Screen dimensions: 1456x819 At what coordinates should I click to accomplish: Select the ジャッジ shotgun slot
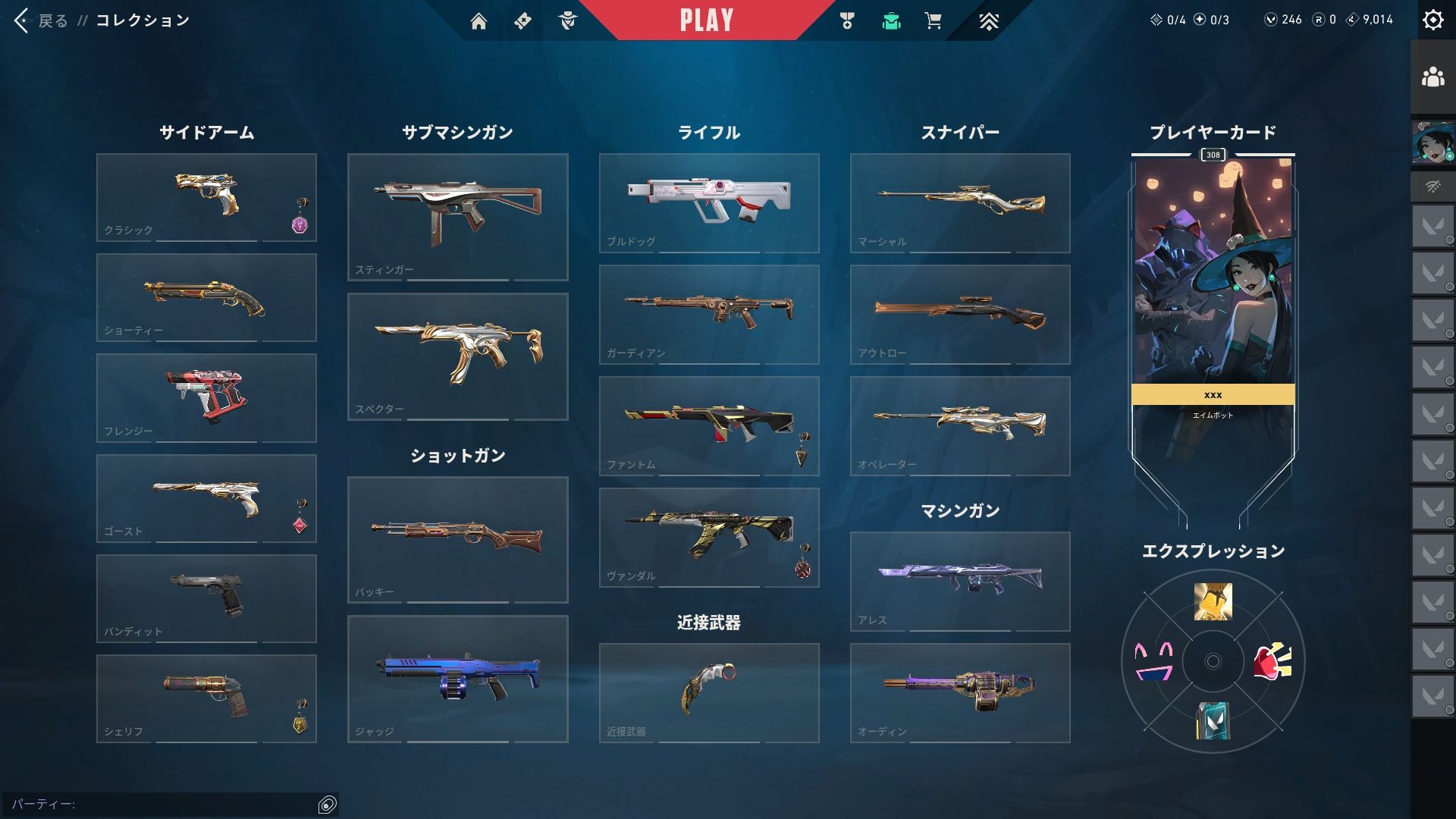[x=457, y=679]
